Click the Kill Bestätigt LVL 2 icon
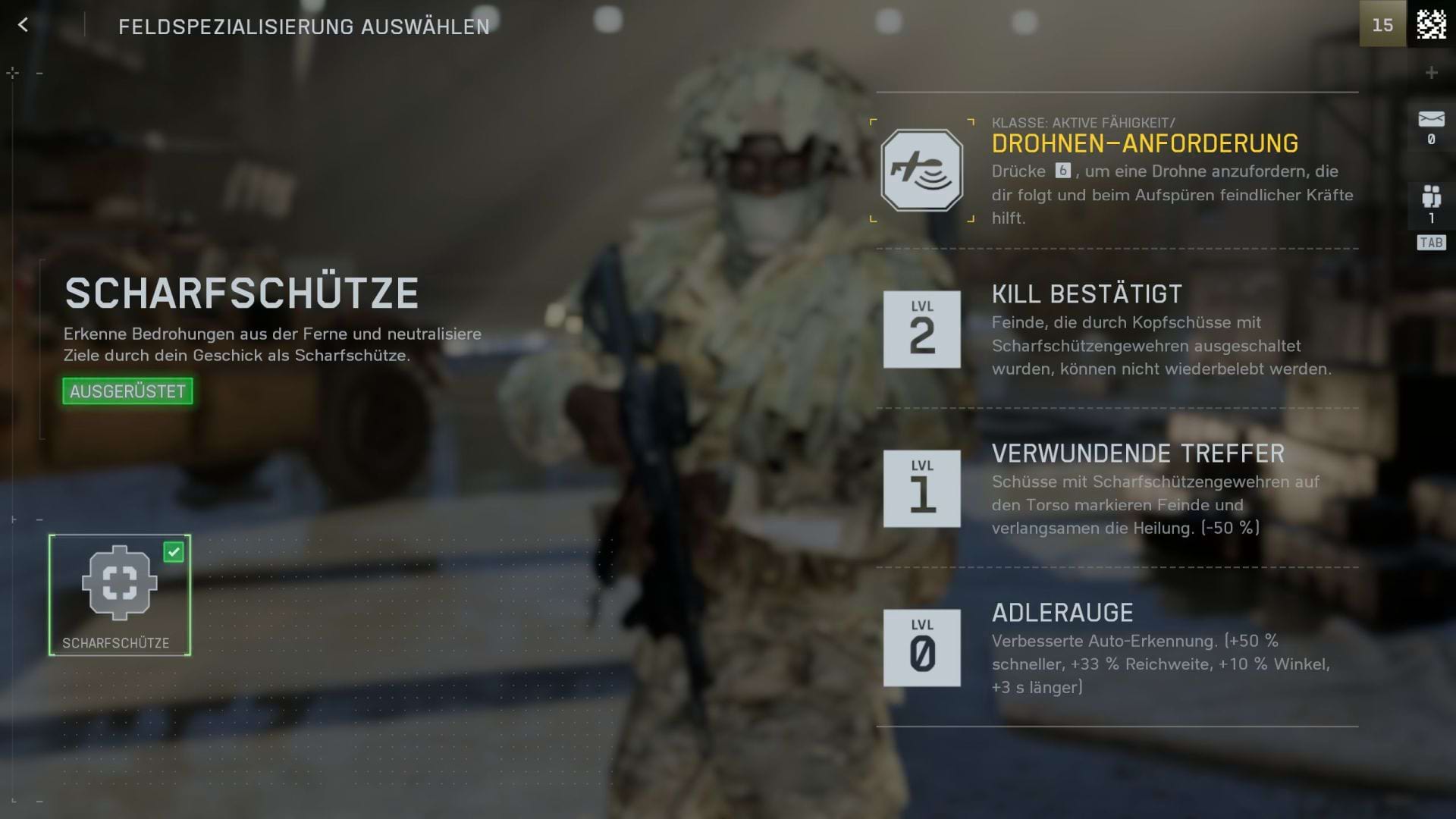This screenshot has width=1456, height=819. click(x=921, y=329)
